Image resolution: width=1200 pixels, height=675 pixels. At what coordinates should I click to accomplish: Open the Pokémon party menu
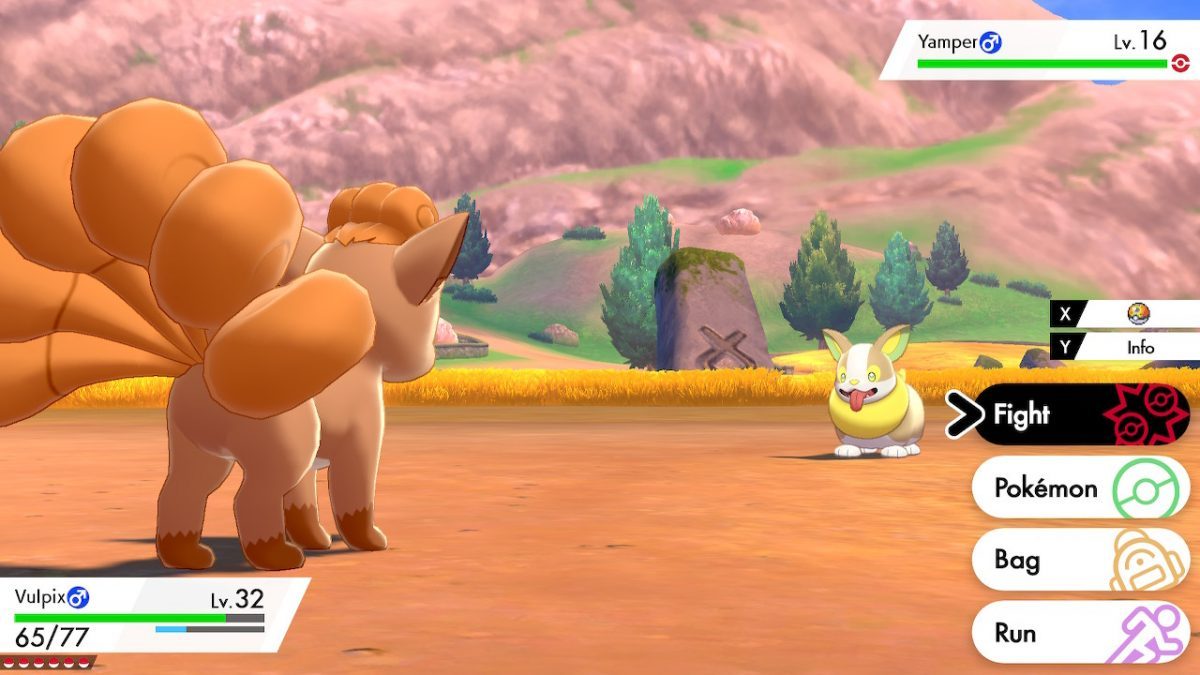(1080, 488)
